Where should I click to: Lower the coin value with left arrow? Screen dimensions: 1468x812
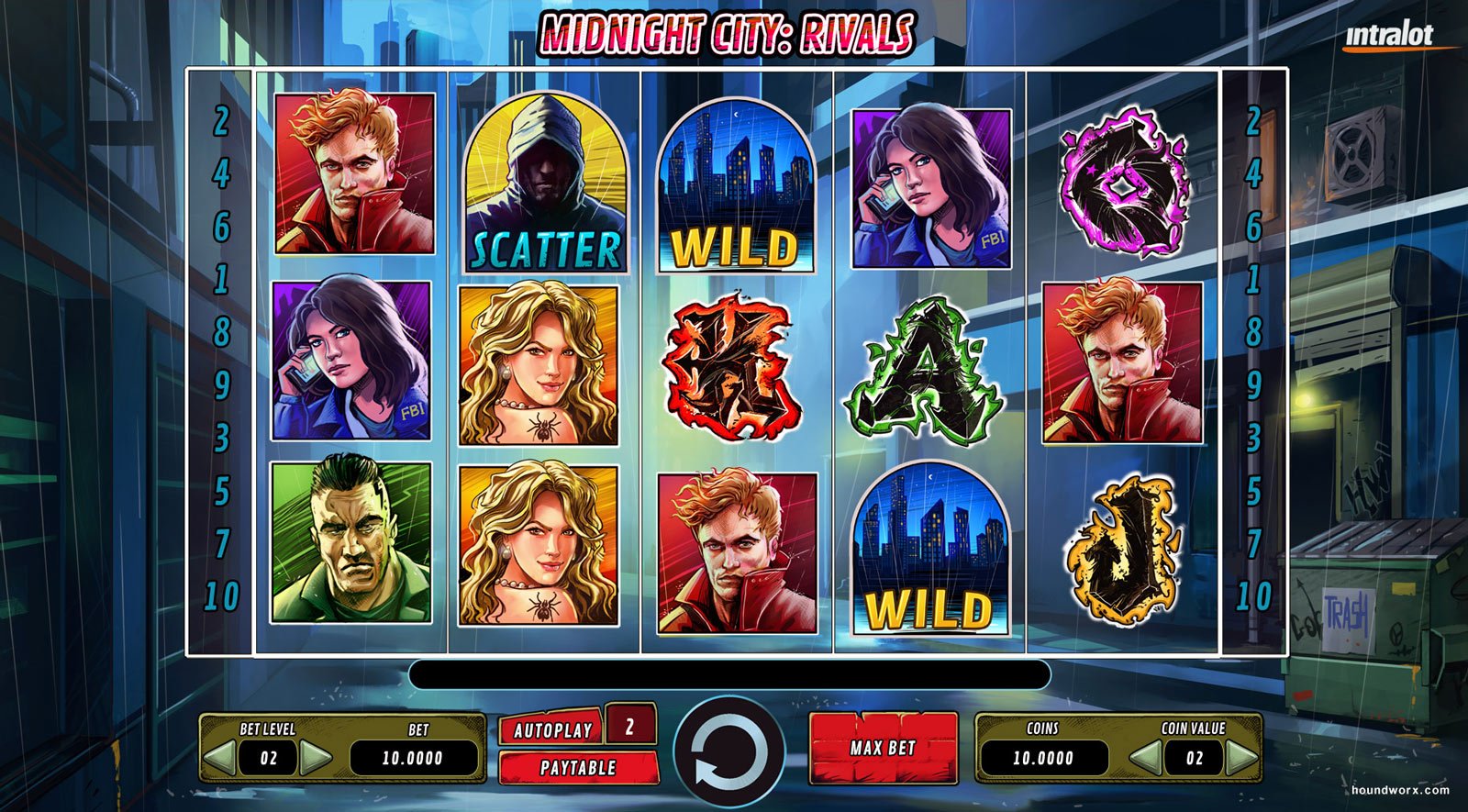point(1144,758)
